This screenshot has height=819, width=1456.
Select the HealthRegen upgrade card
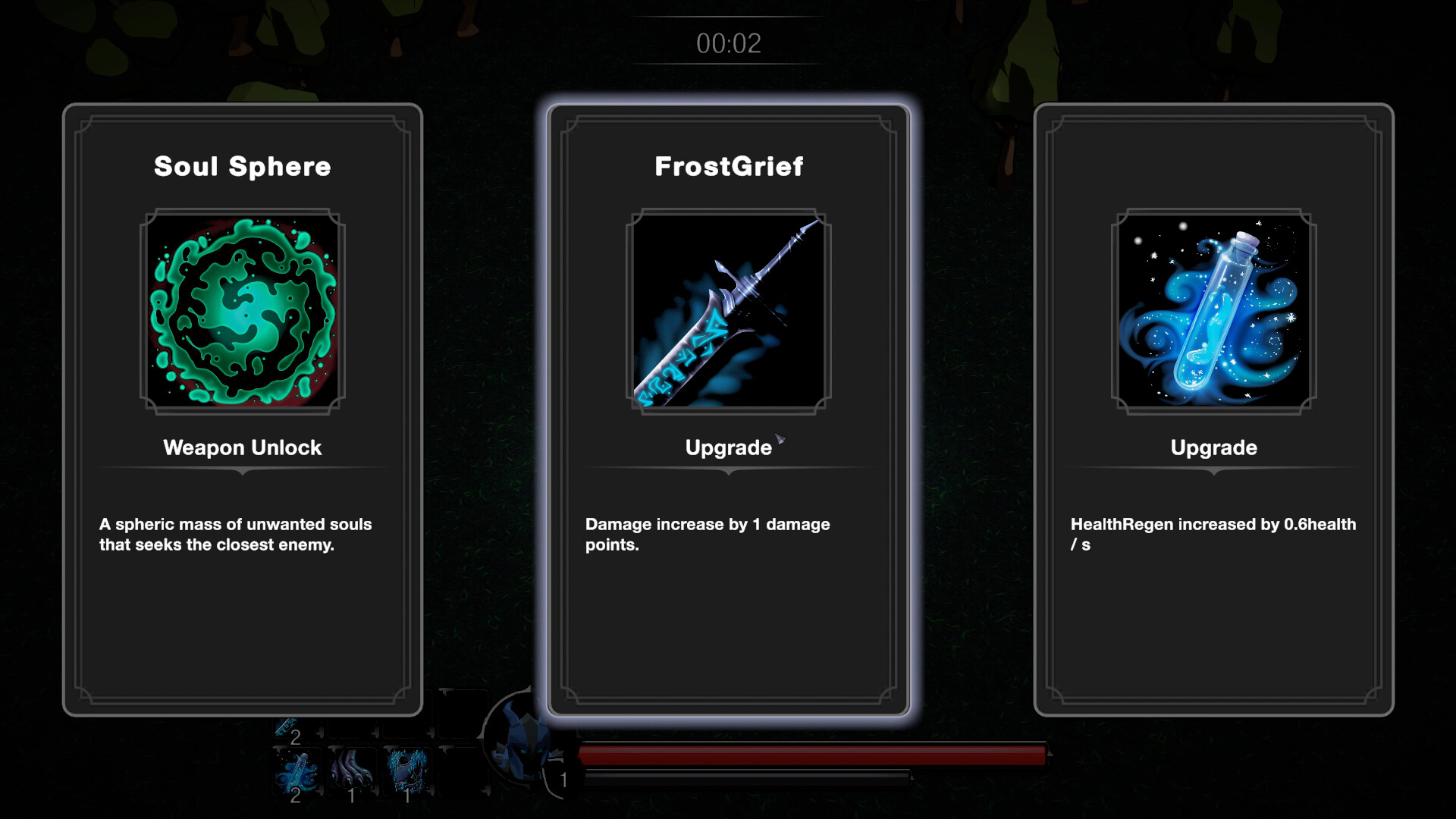click(1214, 409)
